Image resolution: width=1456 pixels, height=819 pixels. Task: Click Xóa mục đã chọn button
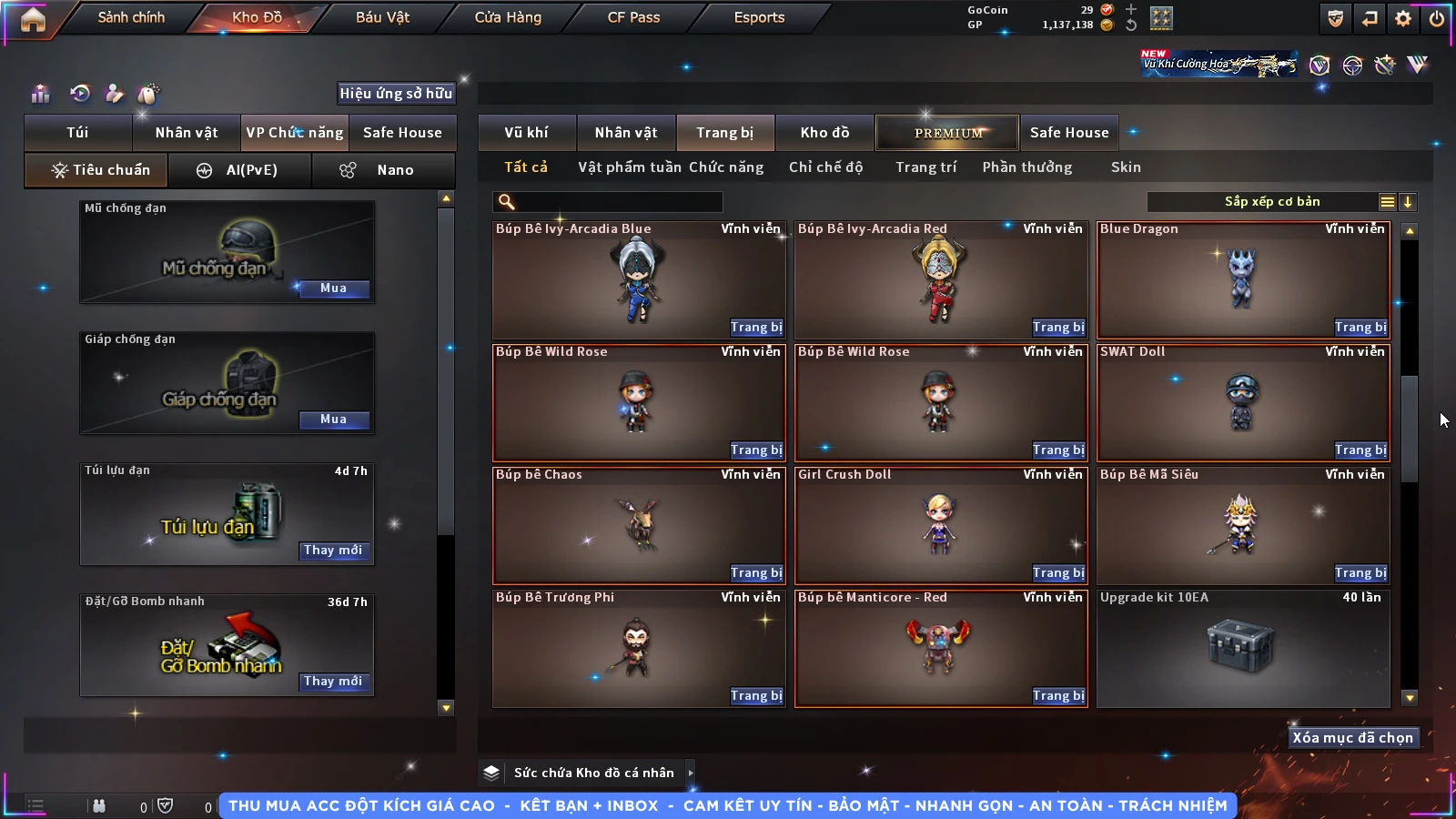tap(1352, 738)
